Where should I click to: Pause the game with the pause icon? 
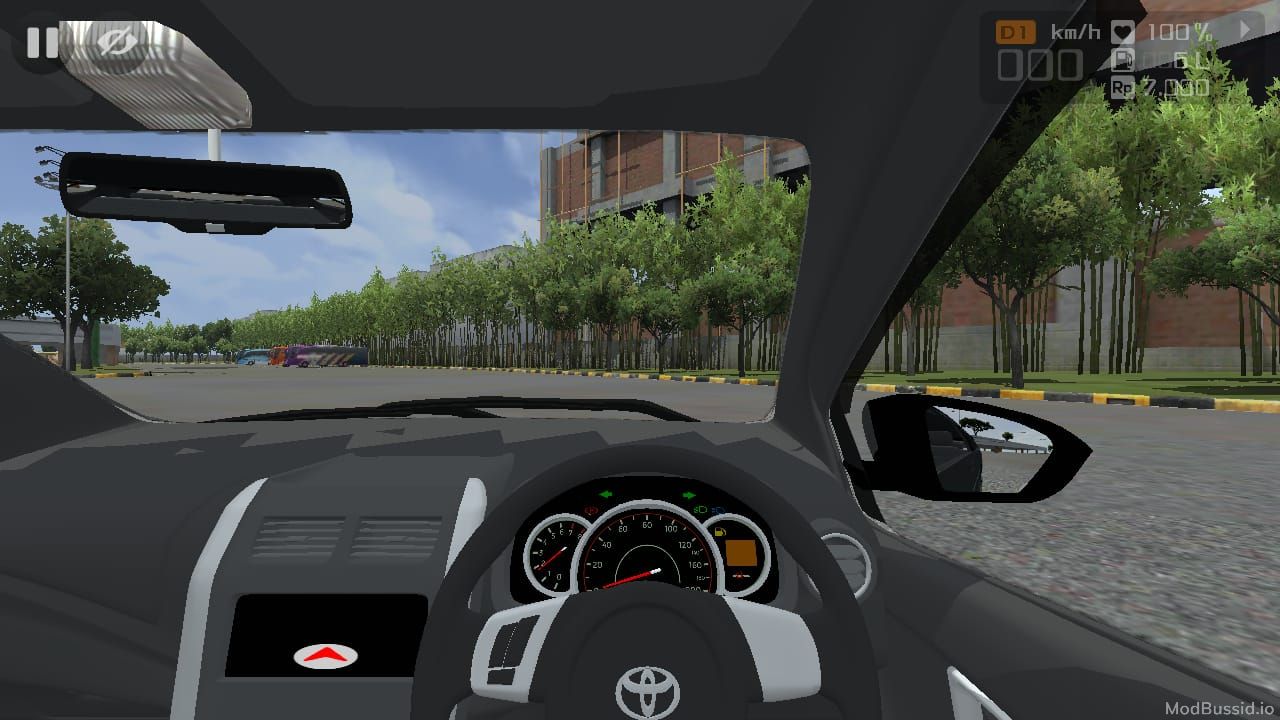(x=40, y=43)
